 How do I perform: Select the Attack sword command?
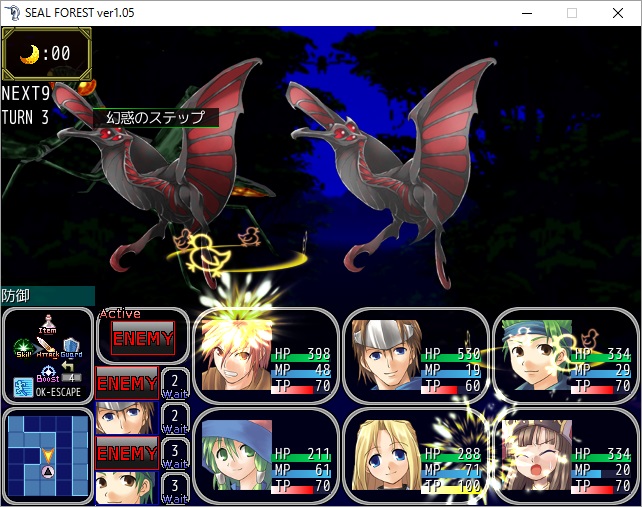pos(47,348)
